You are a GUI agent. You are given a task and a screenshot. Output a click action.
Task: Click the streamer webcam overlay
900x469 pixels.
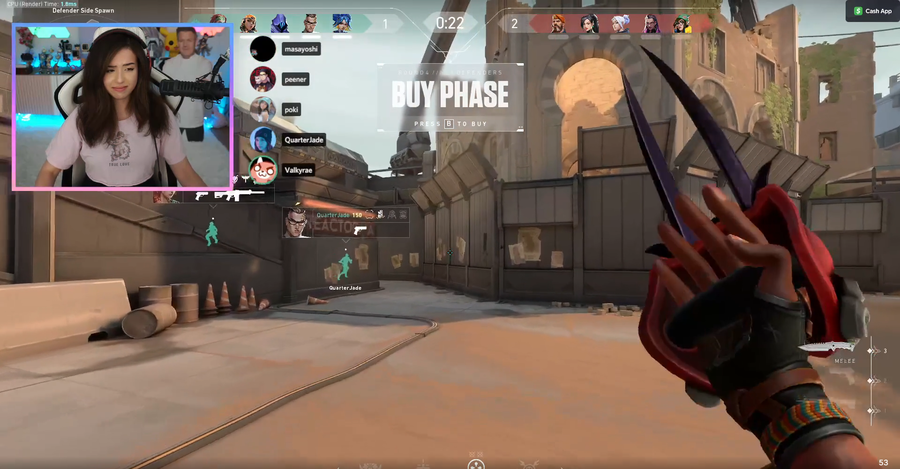(122, 106)
